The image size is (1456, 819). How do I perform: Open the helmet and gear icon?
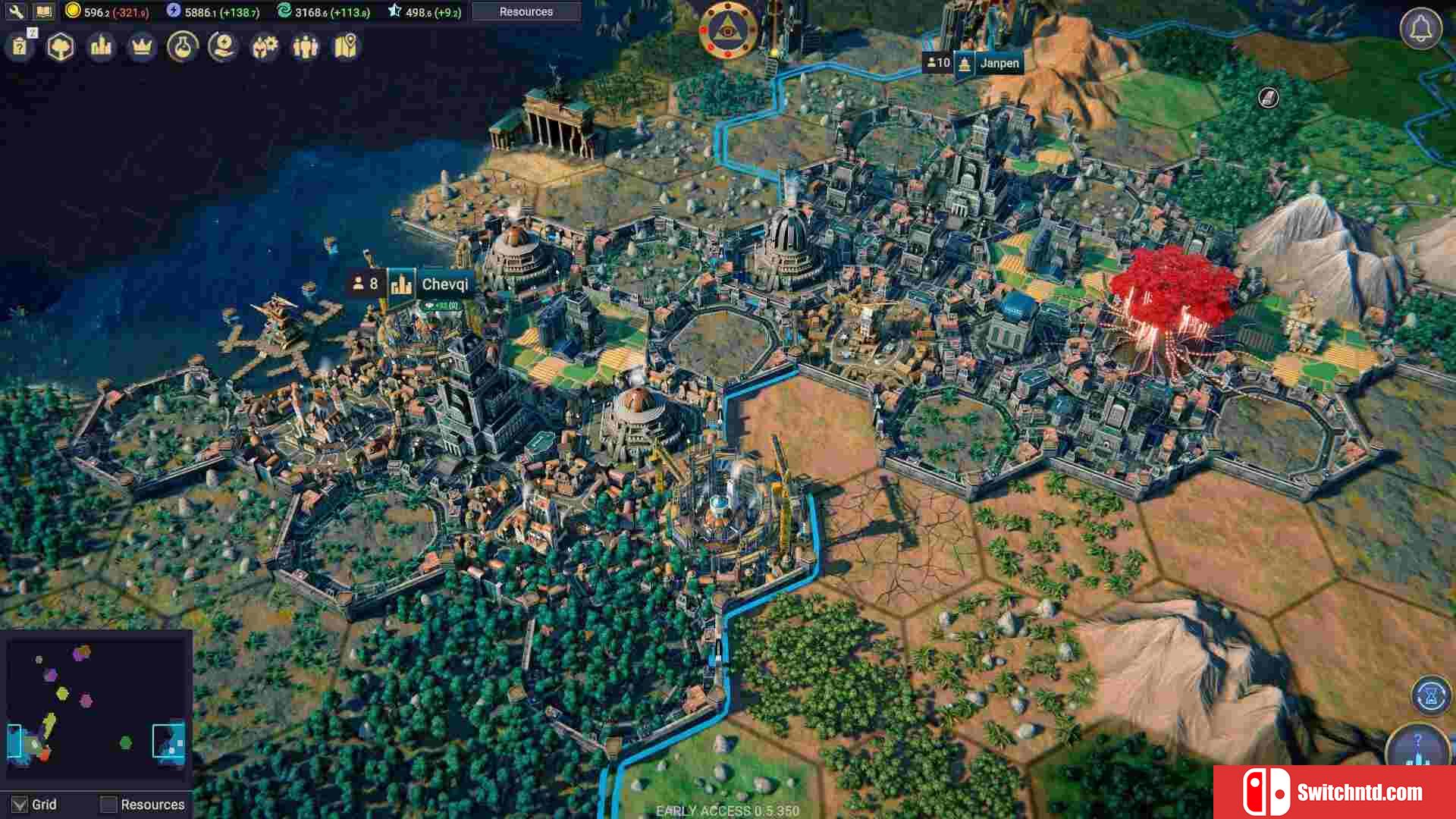coord(264,47)
